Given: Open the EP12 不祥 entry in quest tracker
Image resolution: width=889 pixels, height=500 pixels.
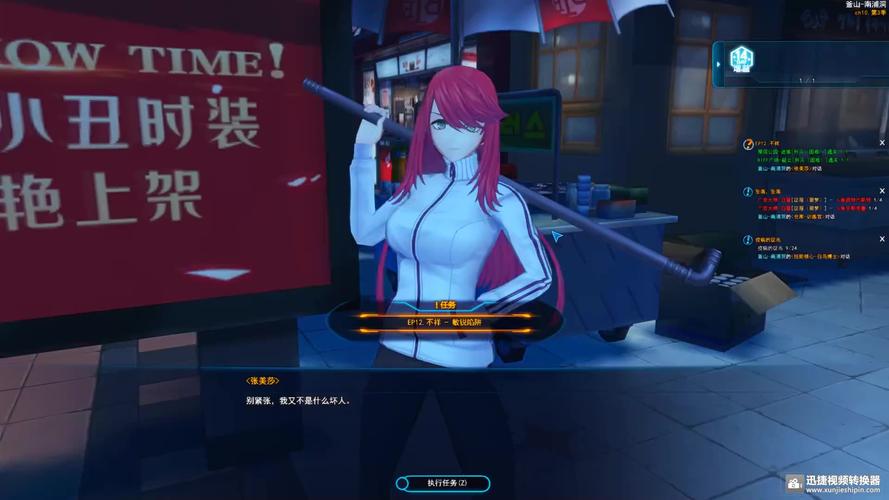Looking at the screenshot, I should click(768, 144).
